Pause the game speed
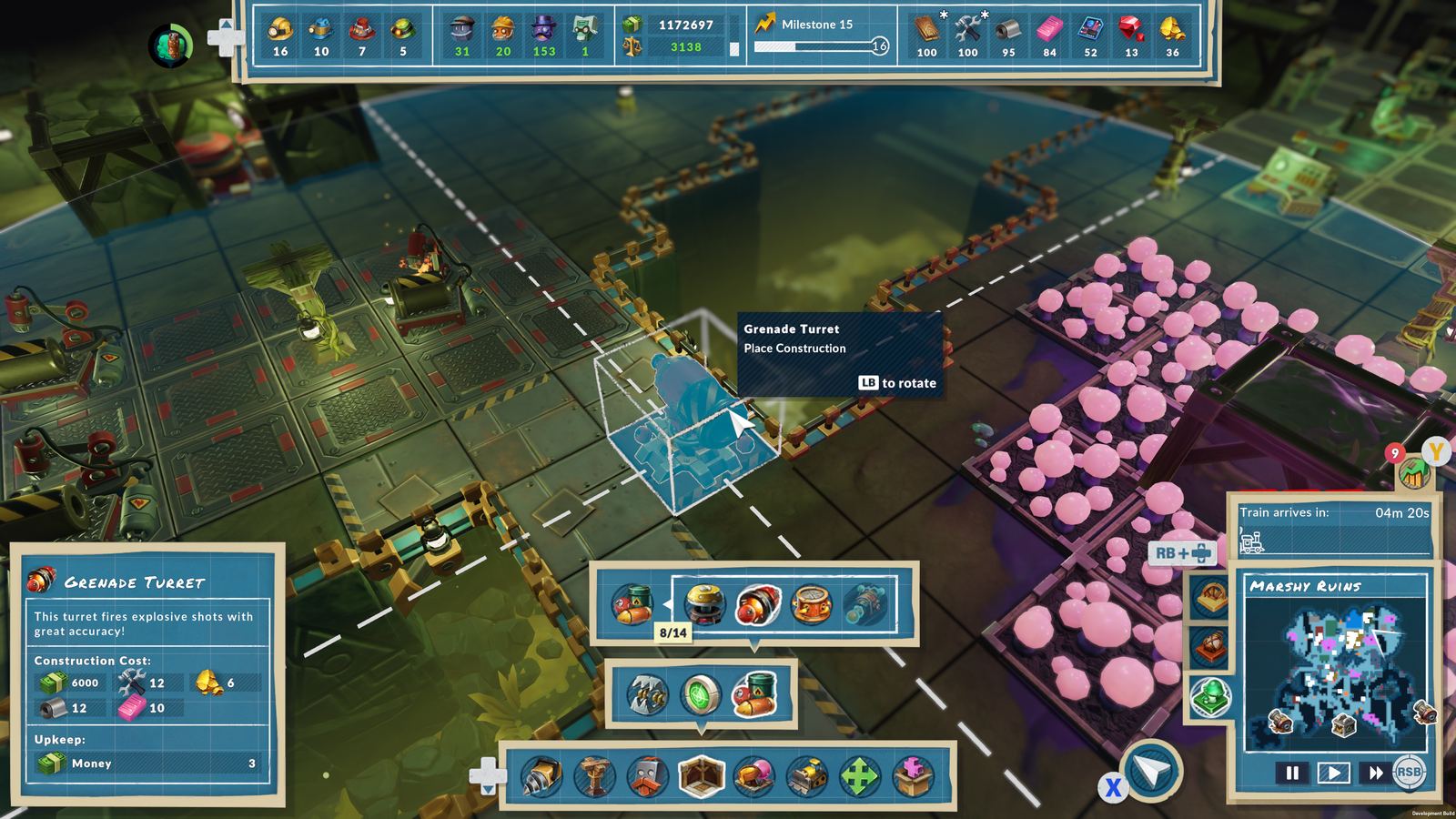The height and width of the screenshot is (819, 1456). [x=1292, y=773]
